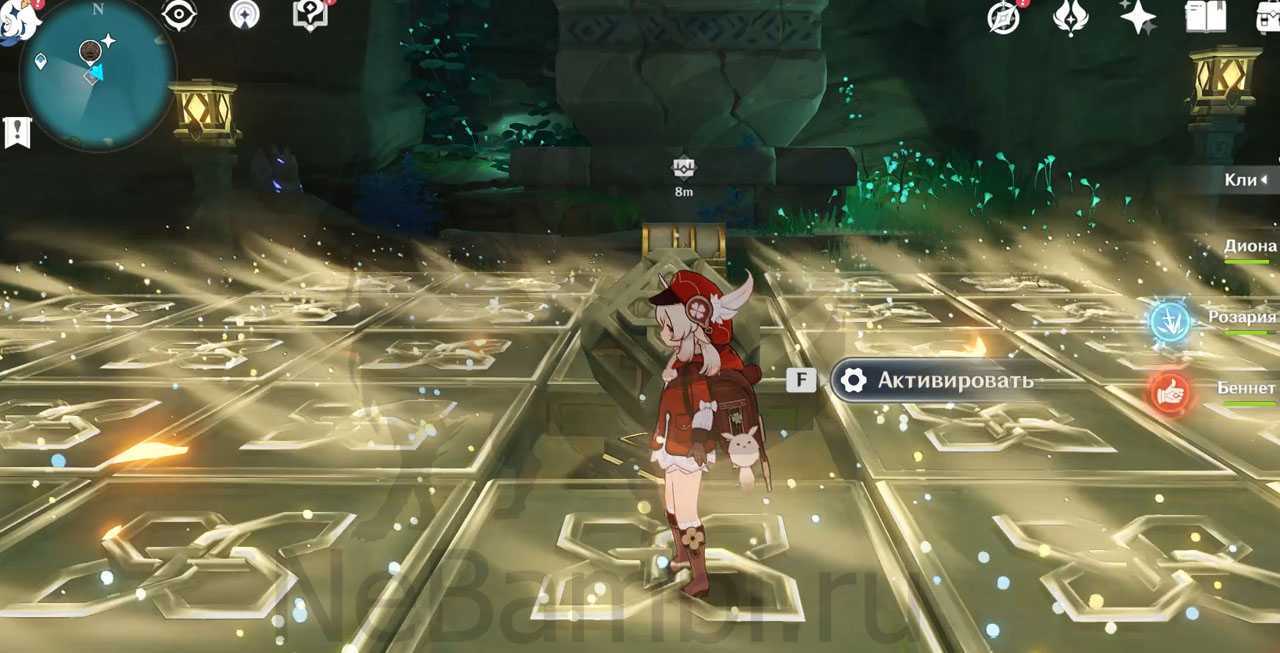The height and width of the screenshot is (653, 1280).
Task: Open the Paimon menu icon
Action: click(14, 20)
